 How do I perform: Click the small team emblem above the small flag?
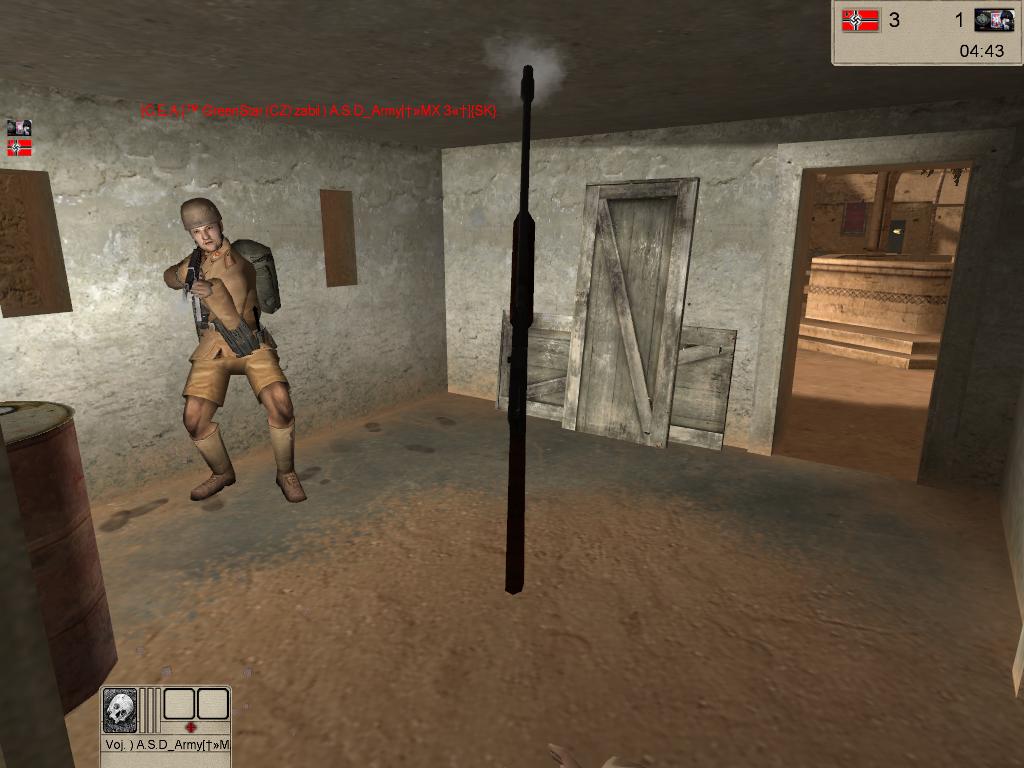point(19,127)
